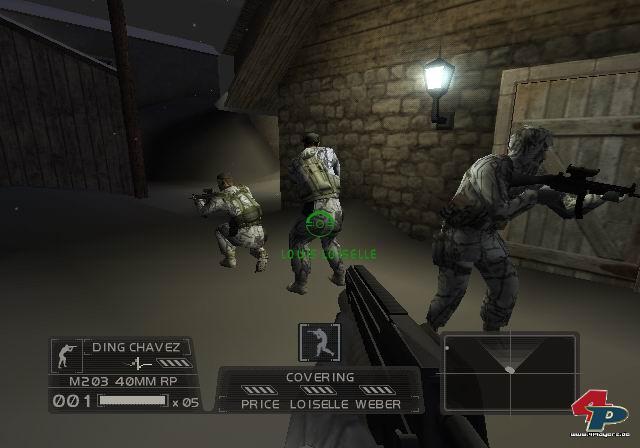Select the green reticle on Louis Loiselle
Viewport: 640px width, 448px height.
(320, 224)
